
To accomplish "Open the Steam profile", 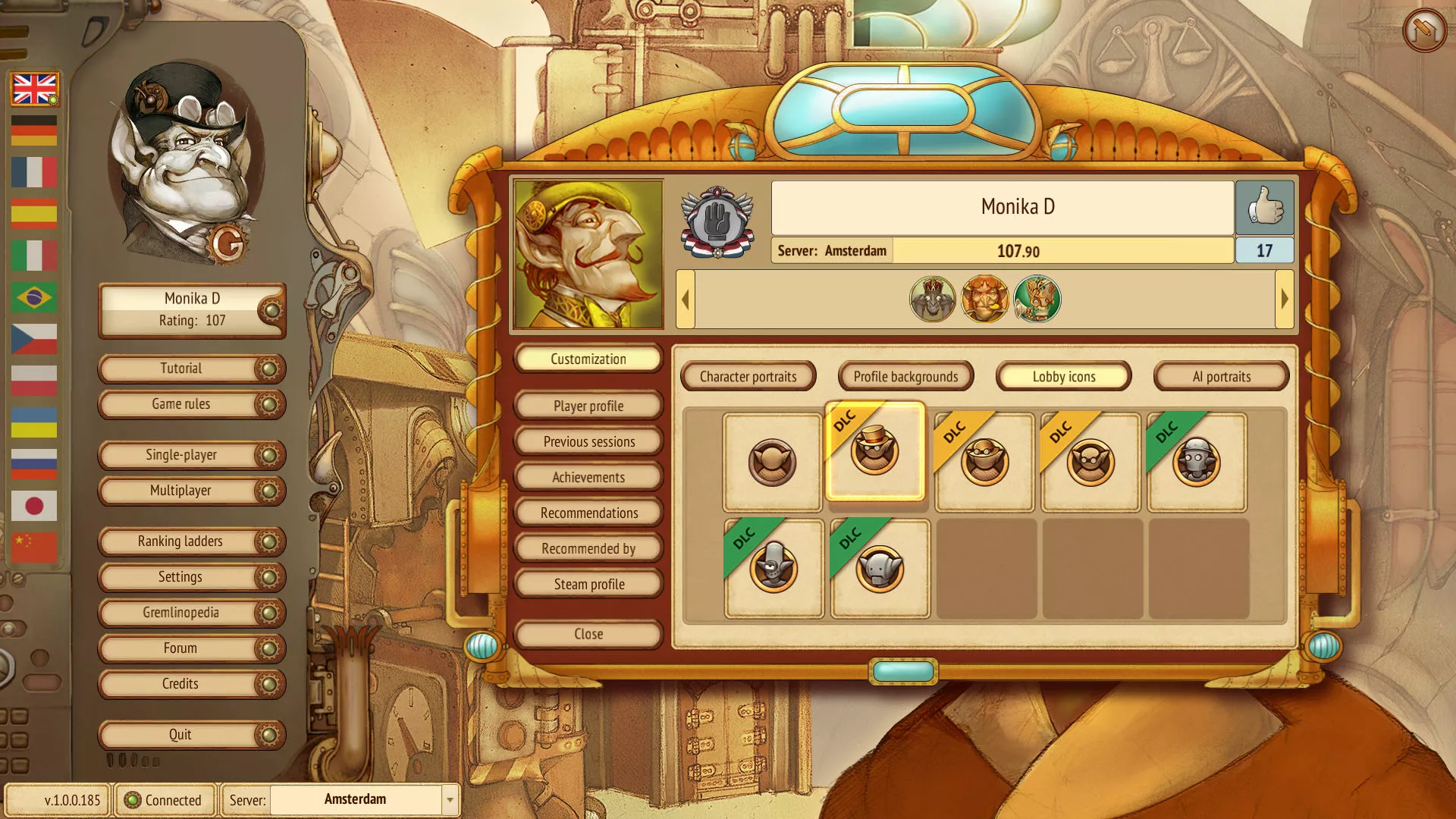I will (588, 585).
